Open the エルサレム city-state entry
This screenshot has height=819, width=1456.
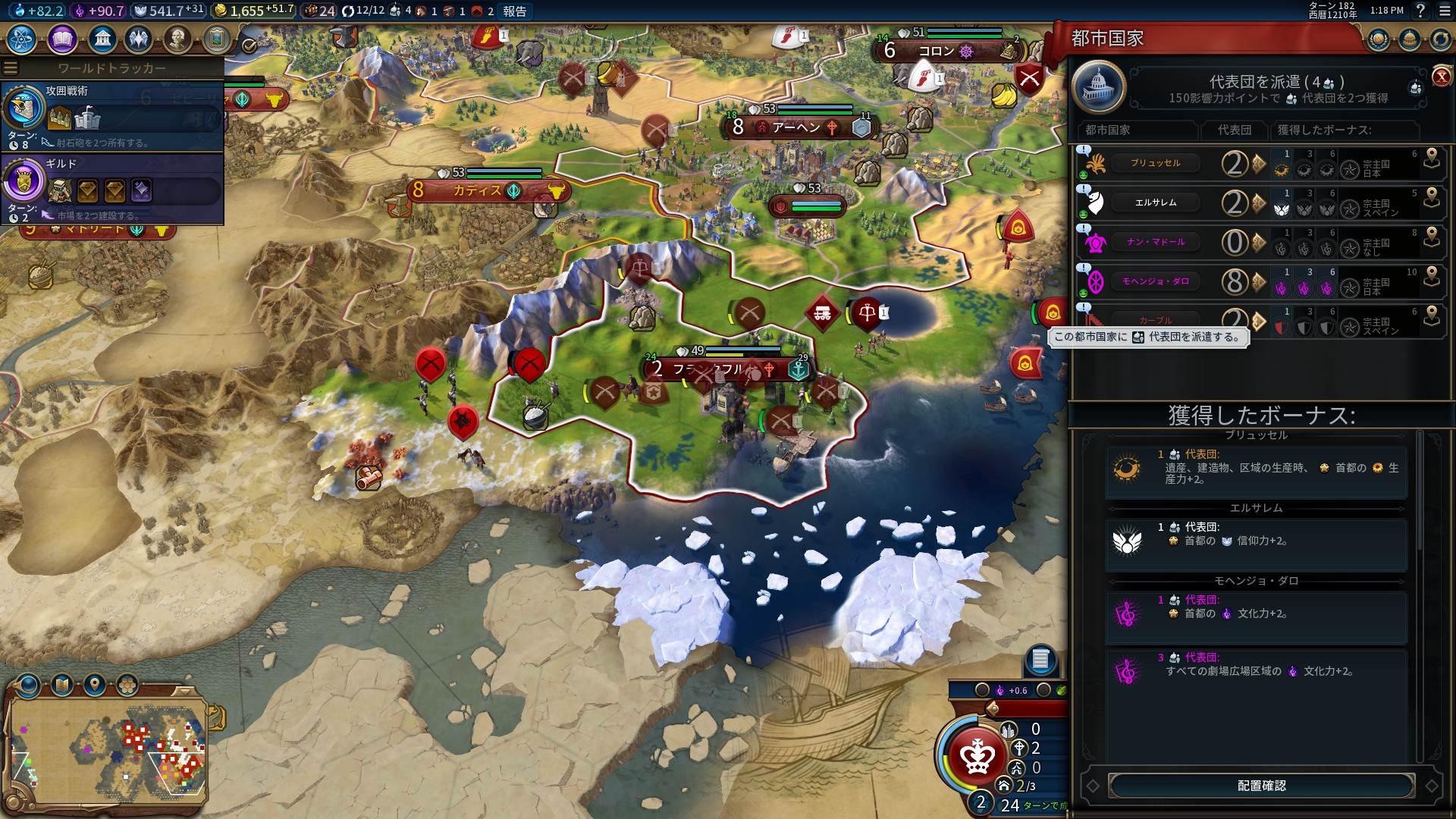pos(1155,202)
